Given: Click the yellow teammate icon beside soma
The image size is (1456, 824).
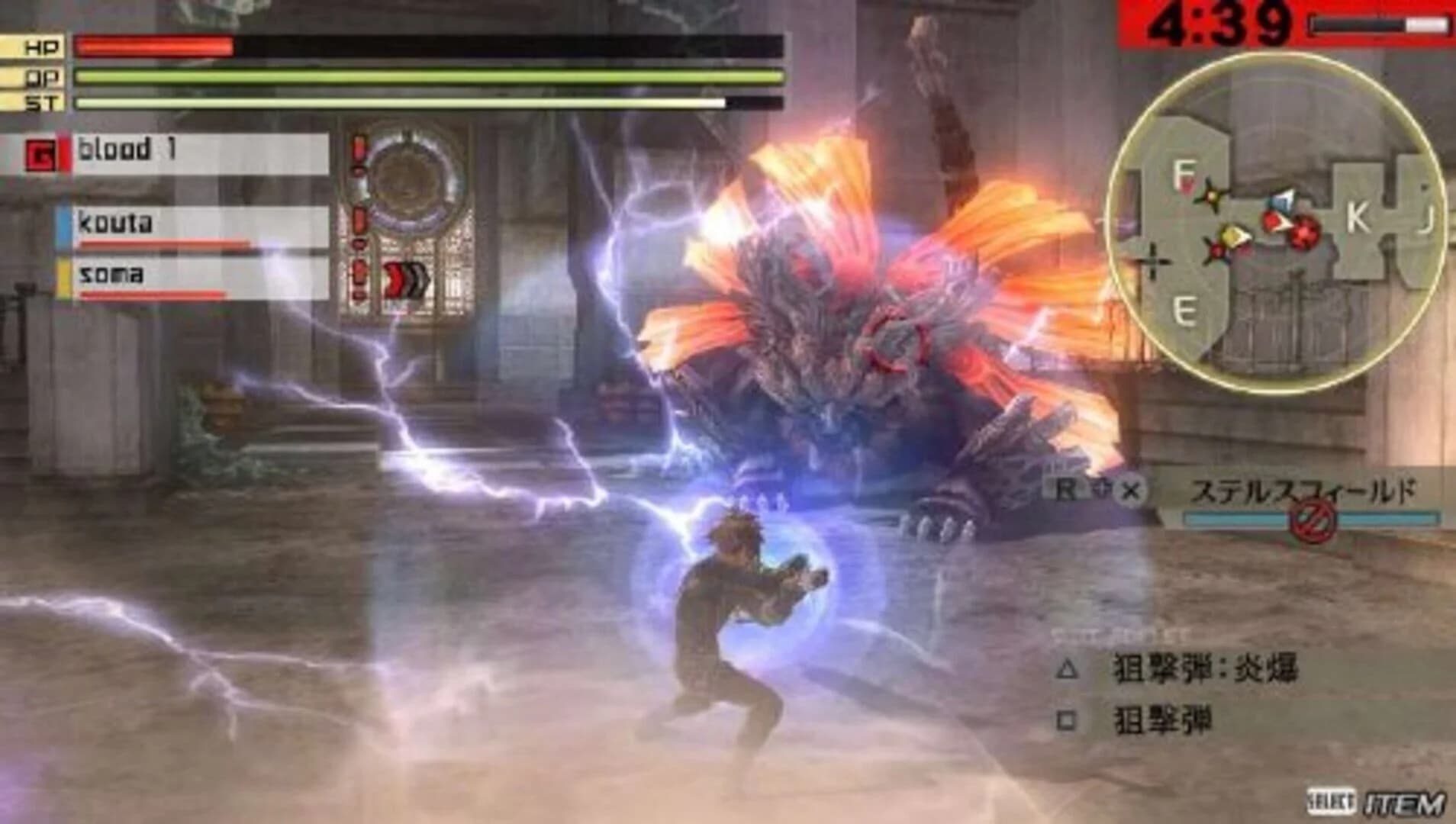Looking at the screenshot, I should pyautogui.click(x=66, y=276).
